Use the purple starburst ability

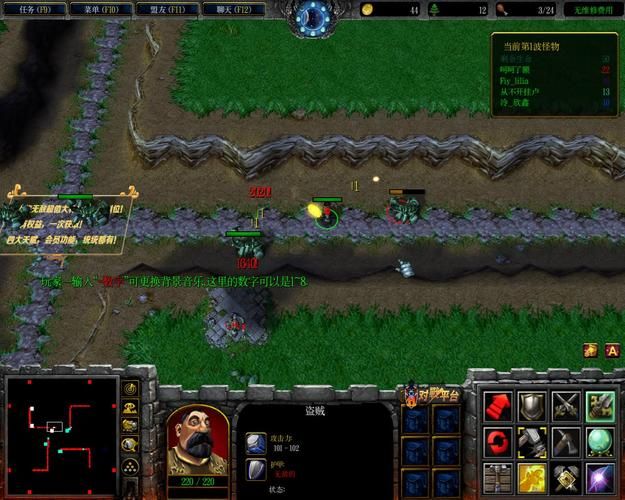click(601, 475)
